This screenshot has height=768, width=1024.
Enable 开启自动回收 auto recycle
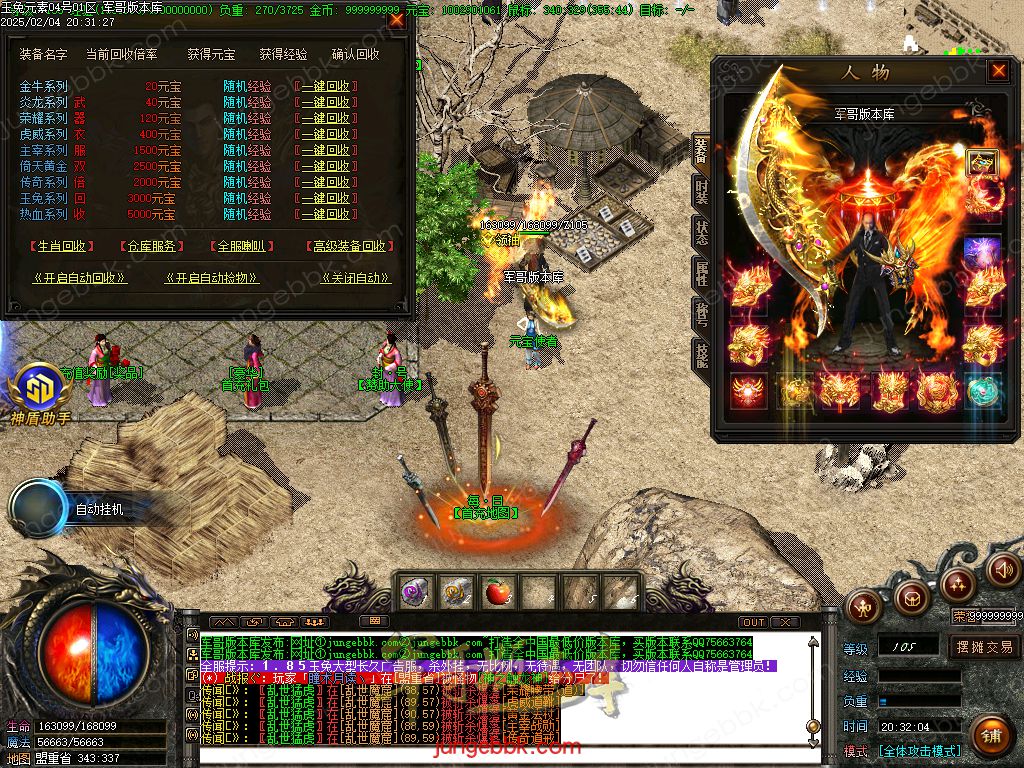point(81,279)
